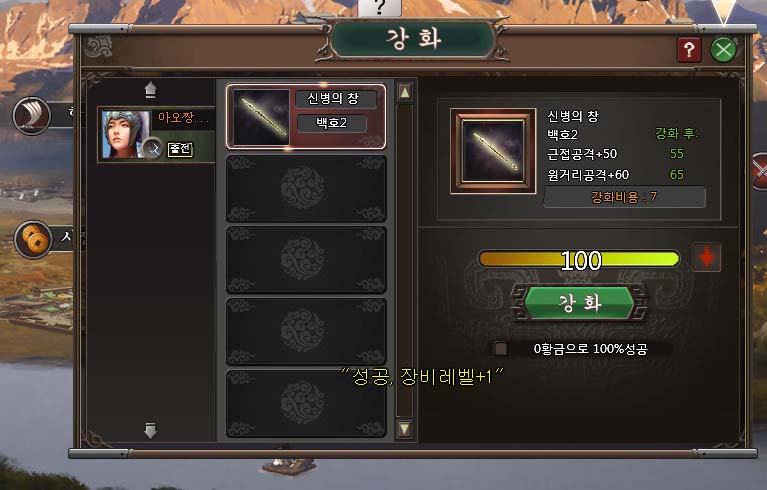This screenshot has height=490, width=767.
Task: Click the green 강화 enhance button
Action: [x=579, y=304]
